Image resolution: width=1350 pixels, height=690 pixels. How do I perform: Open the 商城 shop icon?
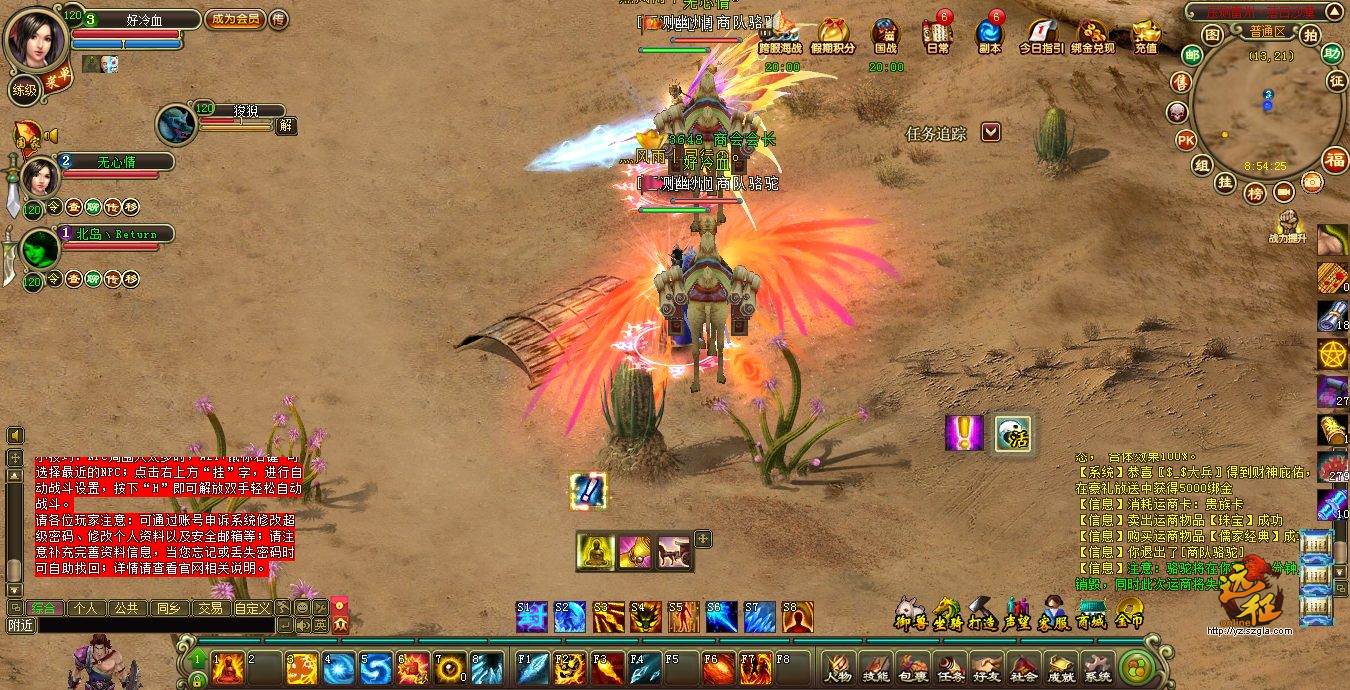click(x=1091, y=612)
